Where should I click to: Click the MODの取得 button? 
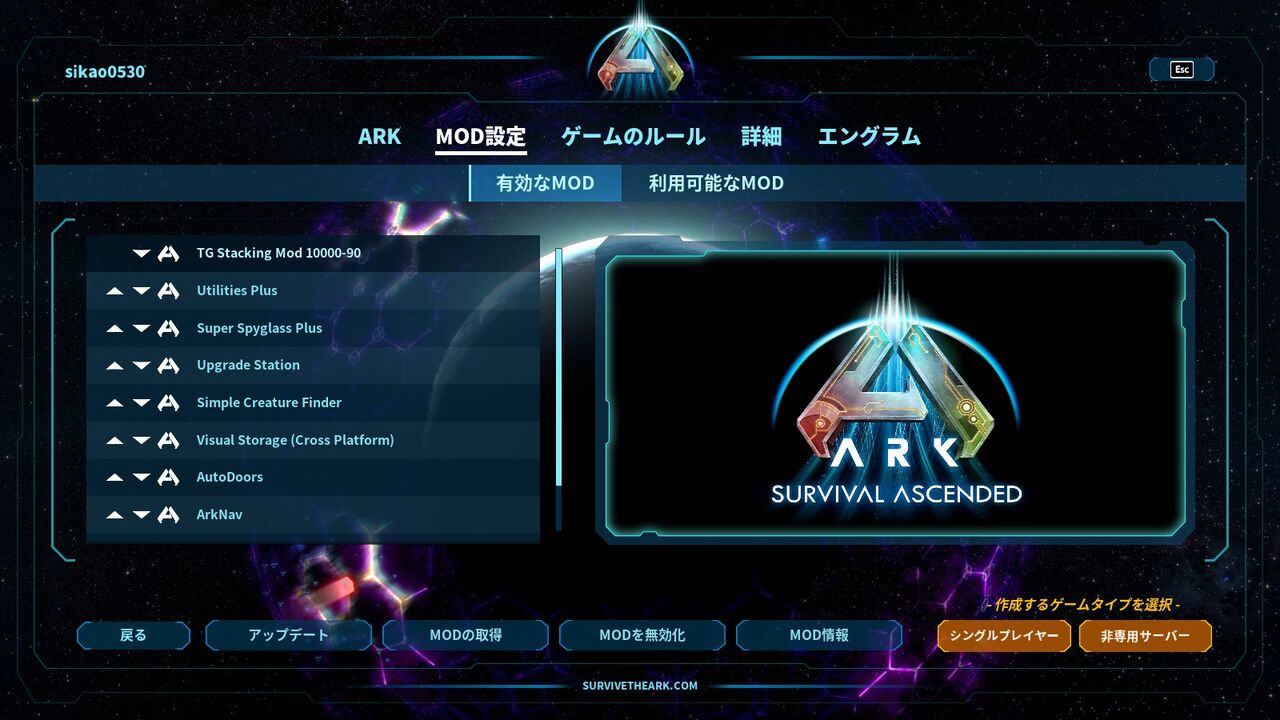pyautogui.click(x=465, y=635)
